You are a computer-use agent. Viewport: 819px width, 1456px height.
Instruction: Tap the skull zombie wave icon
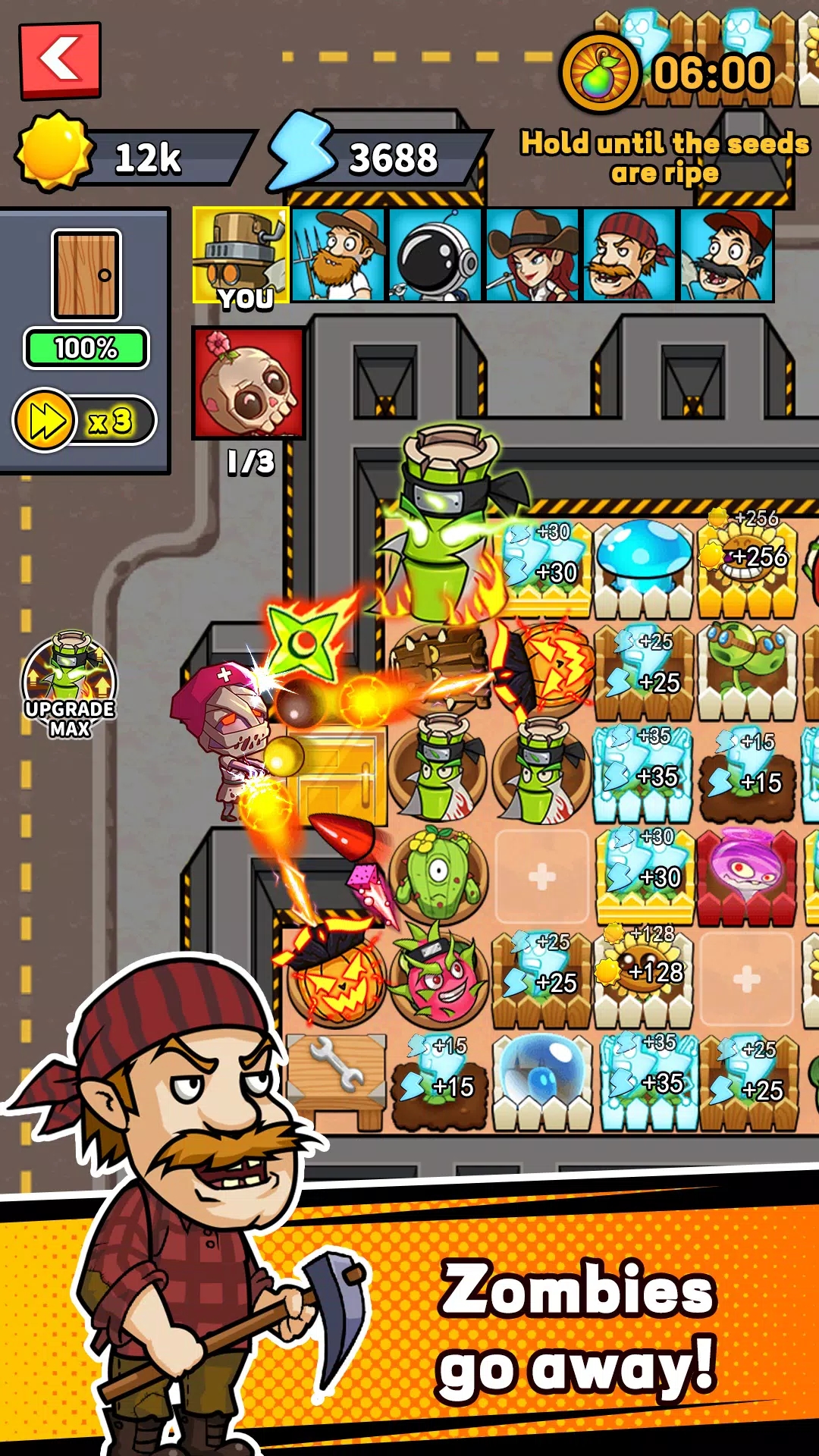pyautogui.click(x=249, y=384)
